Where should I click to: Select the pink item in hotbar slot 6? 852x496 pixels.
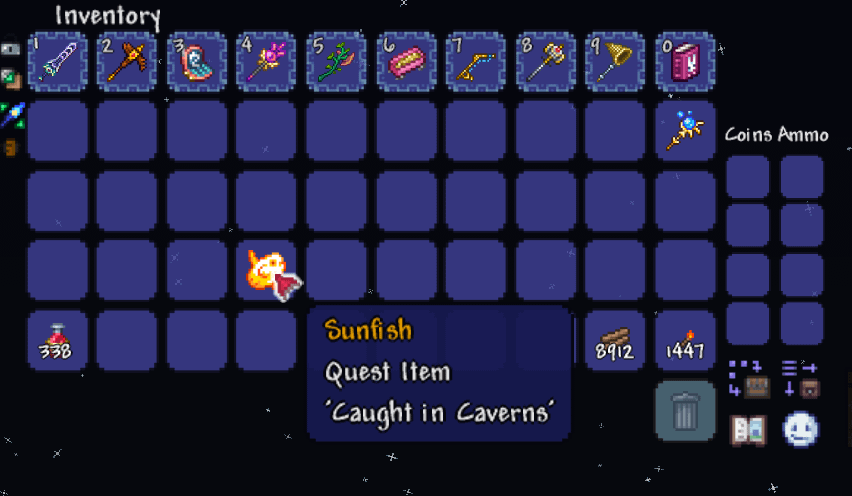407,61
